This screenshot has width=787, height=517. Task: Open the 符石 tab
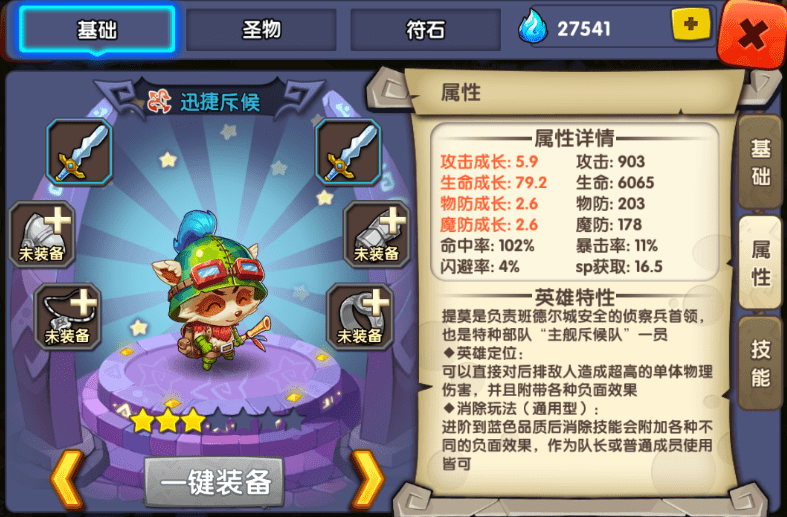pos(425,30)
